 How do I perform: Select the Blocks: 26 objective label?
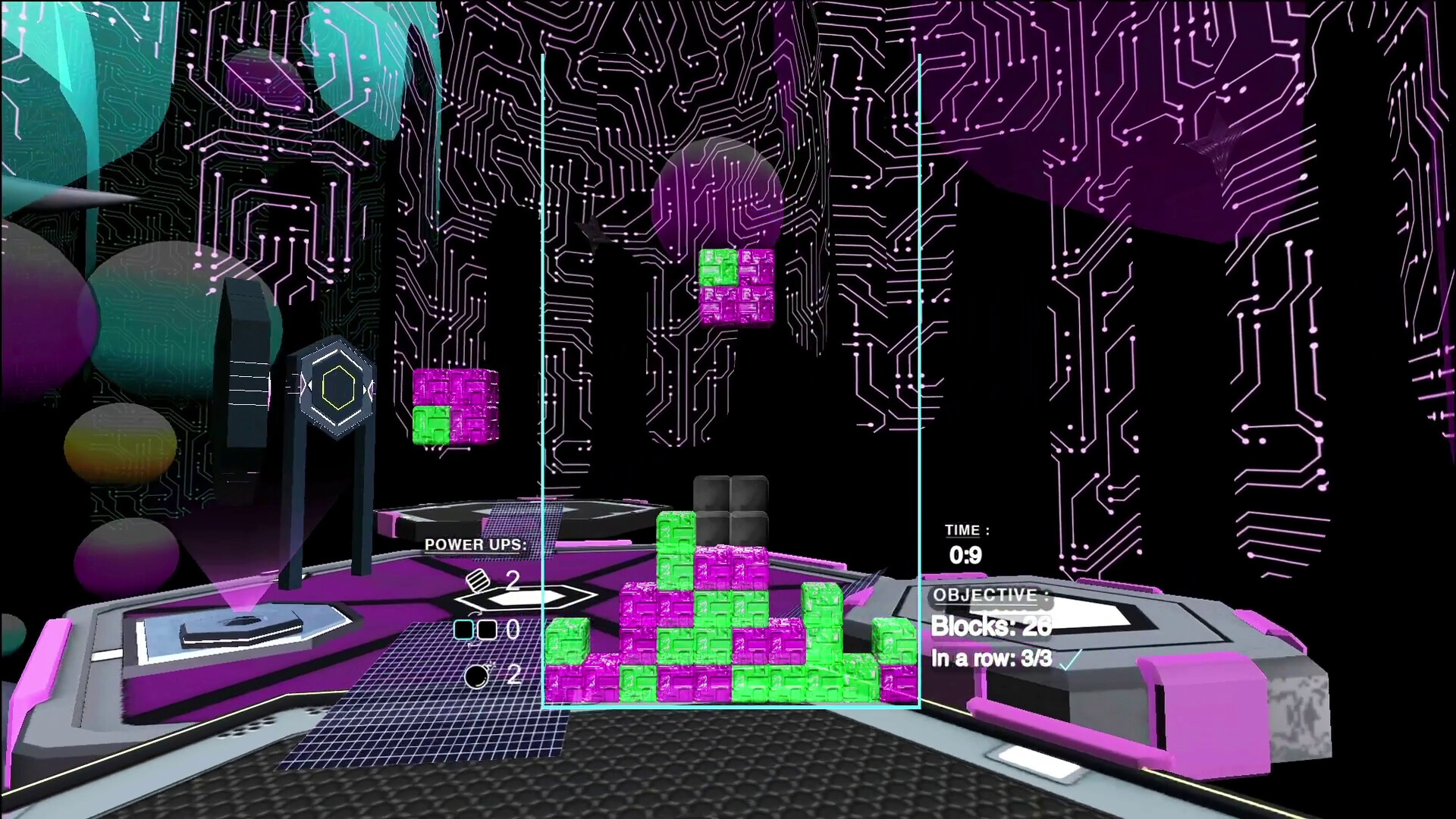coord(991,628)
